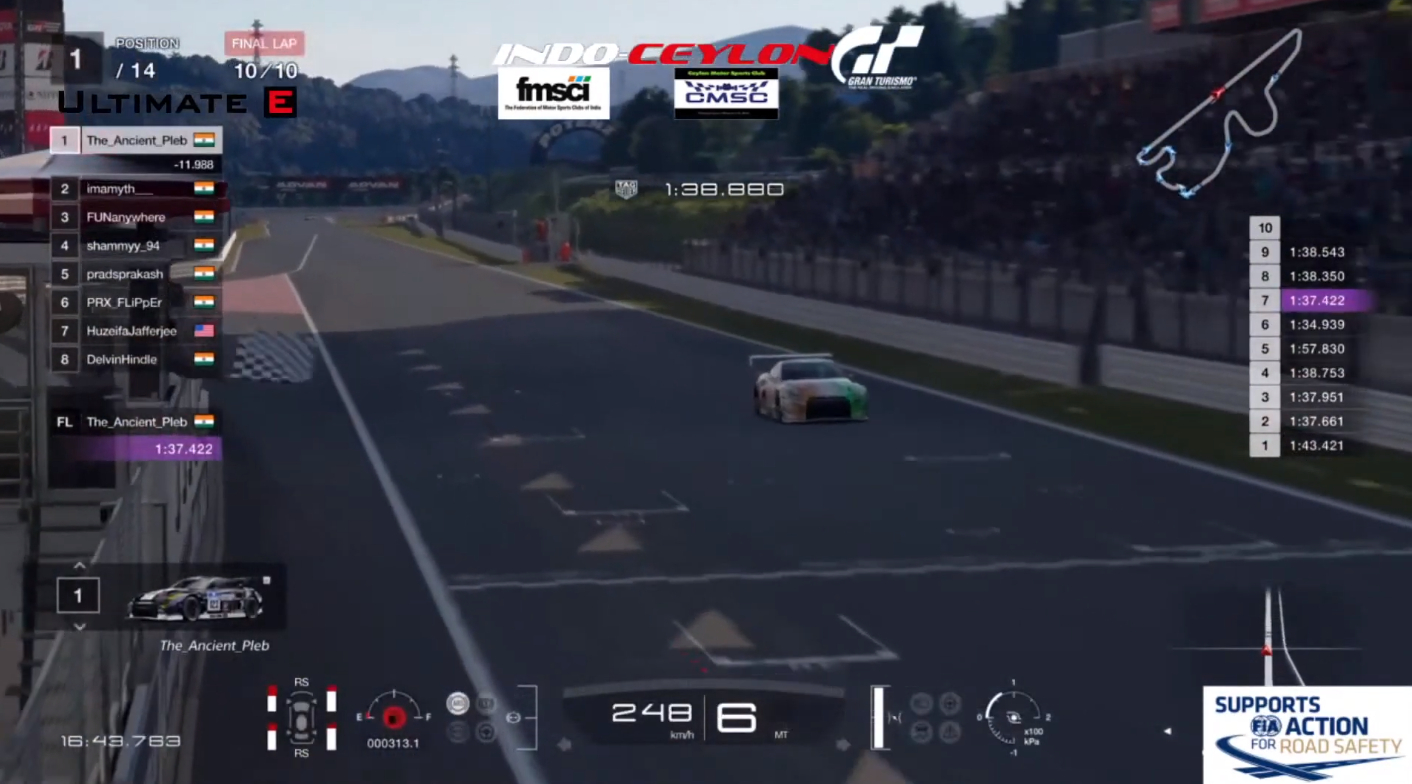Choose FUNanywhere from the position list
Image resolution: width=1412 pixels, height=784 pixels.
coord(136,217)
